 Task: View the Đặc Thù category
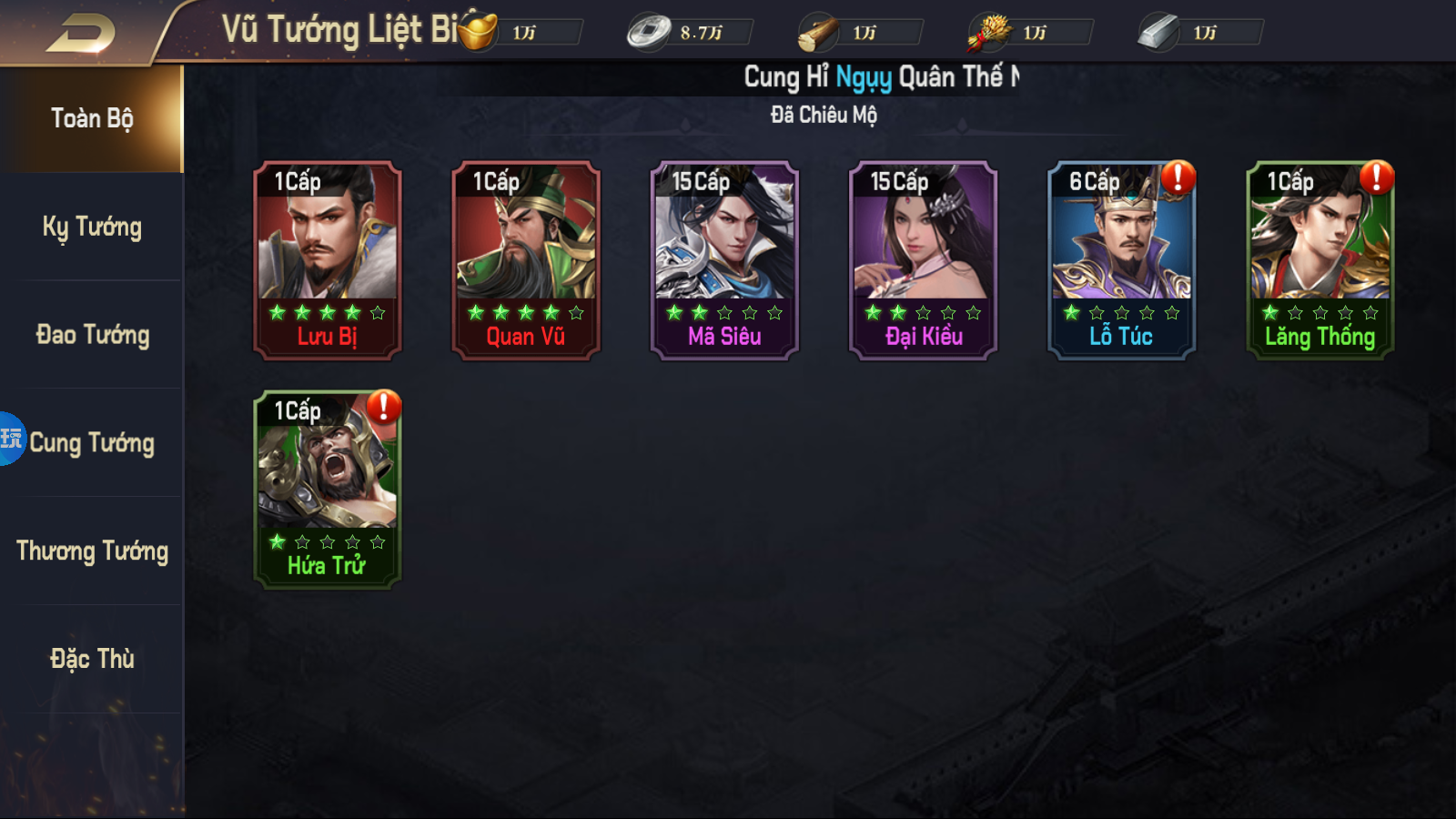pos(92,659)
